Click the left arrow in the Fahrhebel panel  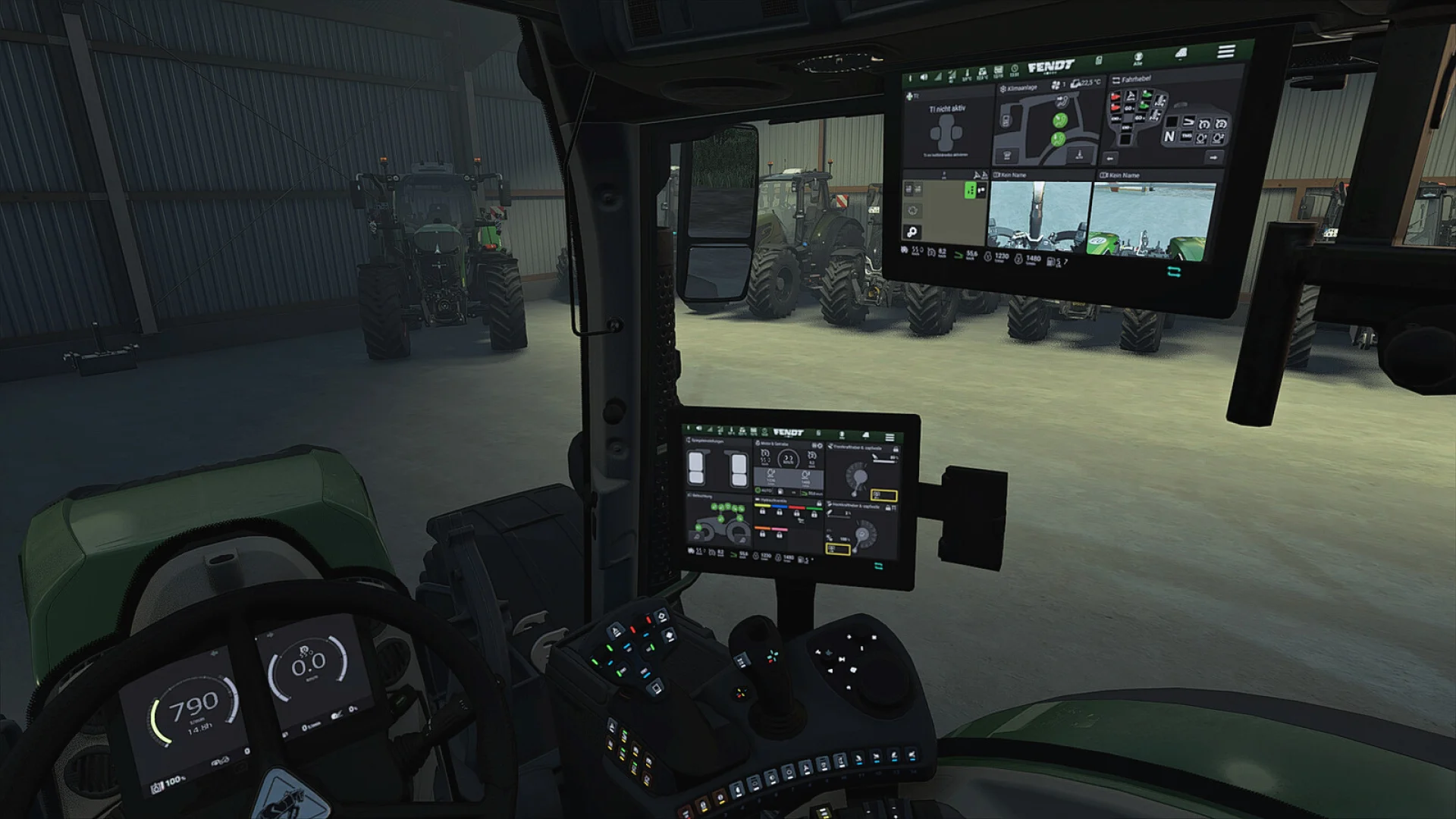pos(1110,158)
